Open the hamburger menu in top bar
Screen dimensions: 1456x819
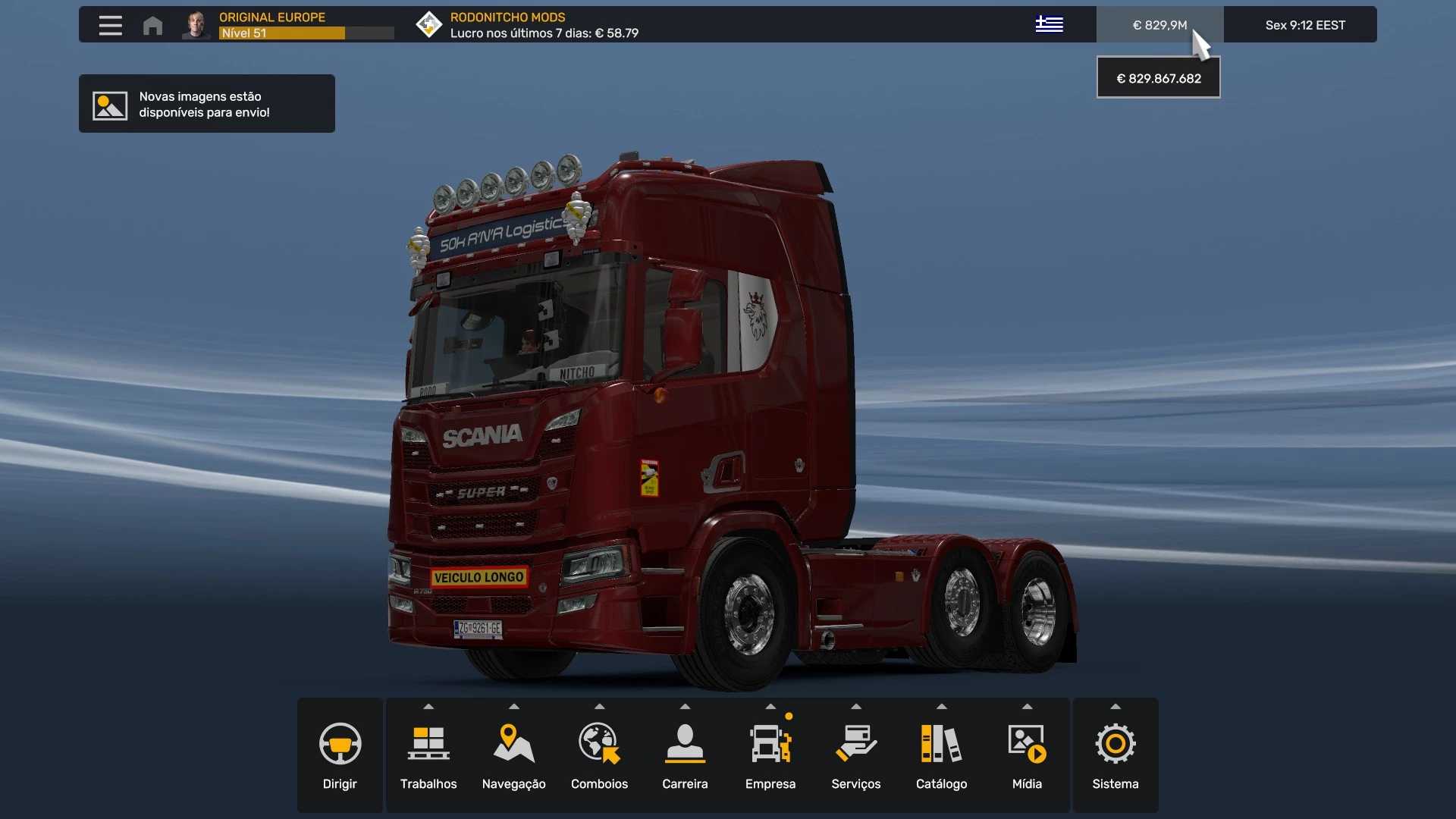point(110,25)
